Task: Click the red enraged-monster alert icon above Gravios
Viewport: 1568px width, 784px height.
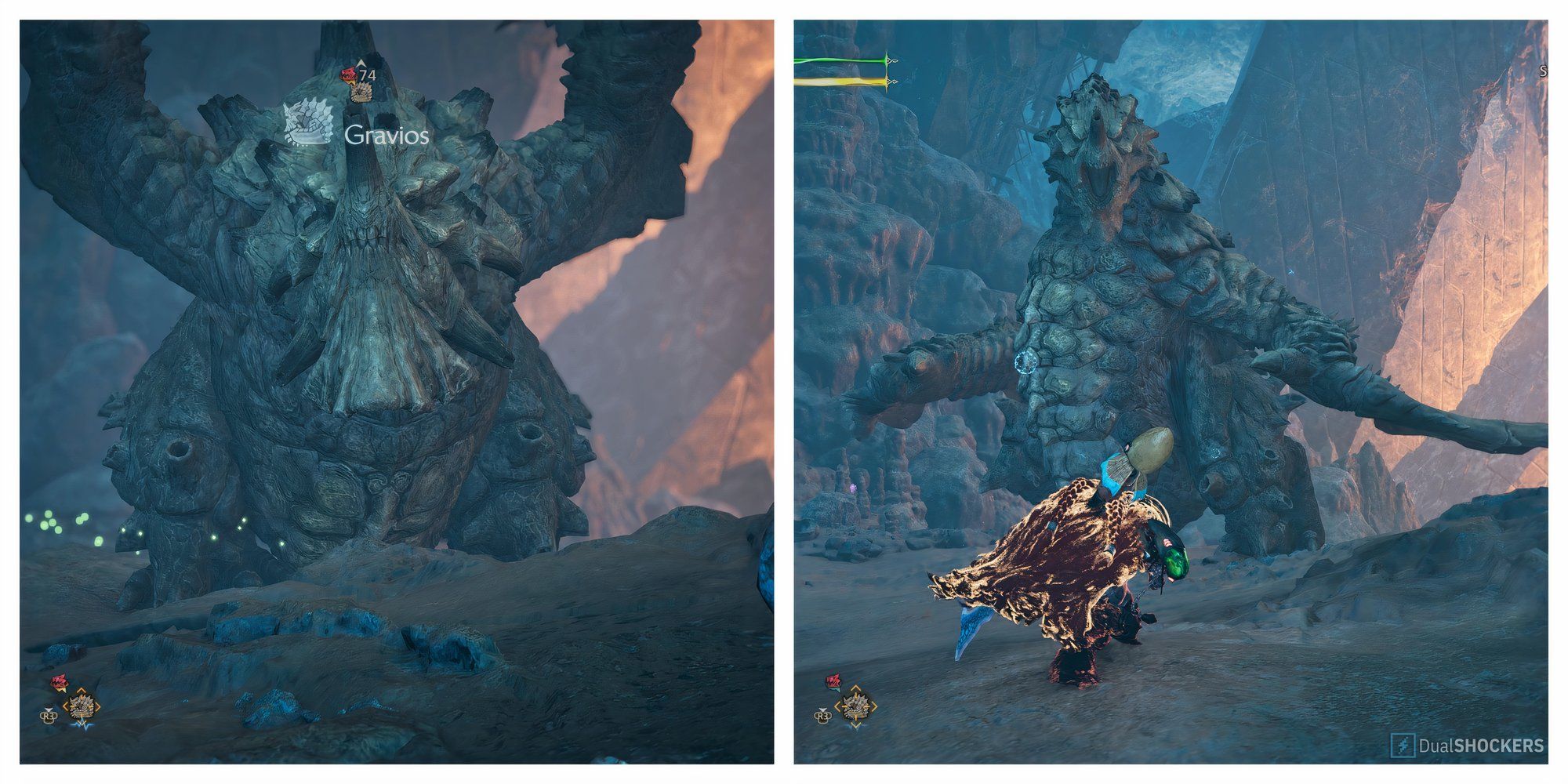Action: (348, 75)
